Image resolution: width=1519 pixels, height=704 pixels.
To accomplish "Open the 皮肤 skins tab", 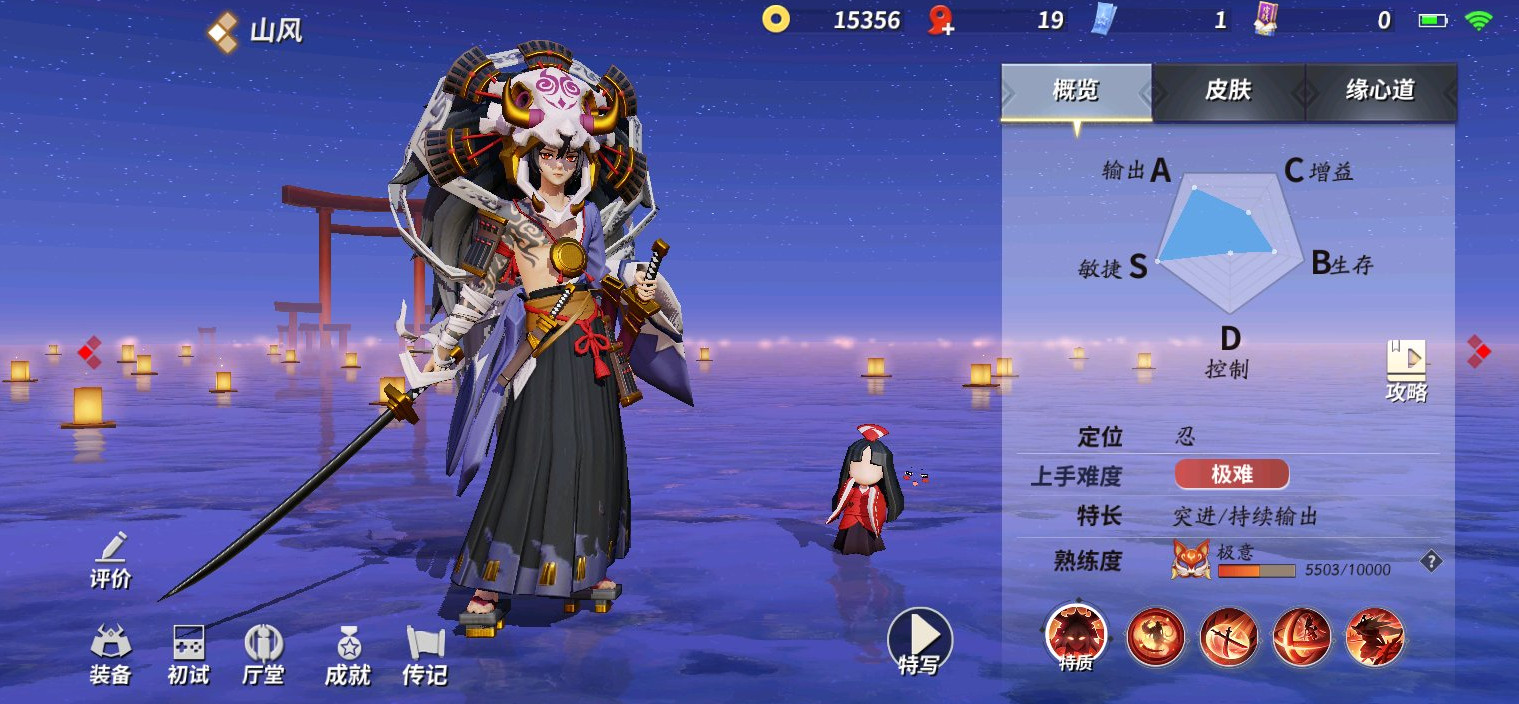I will click(1228, 91).
